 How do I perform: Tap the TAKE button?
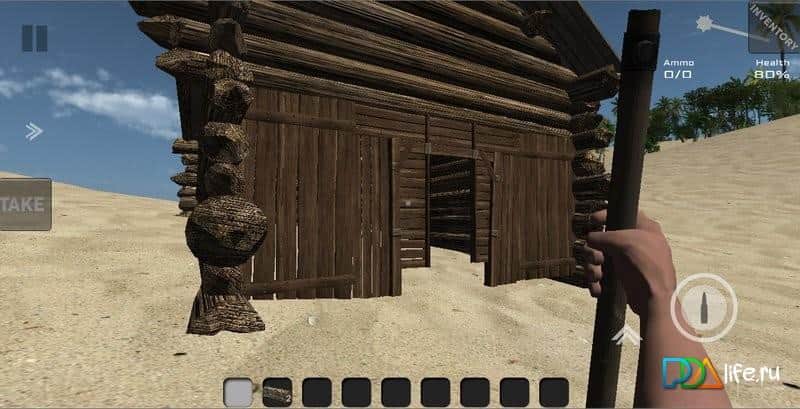[24, 204]
